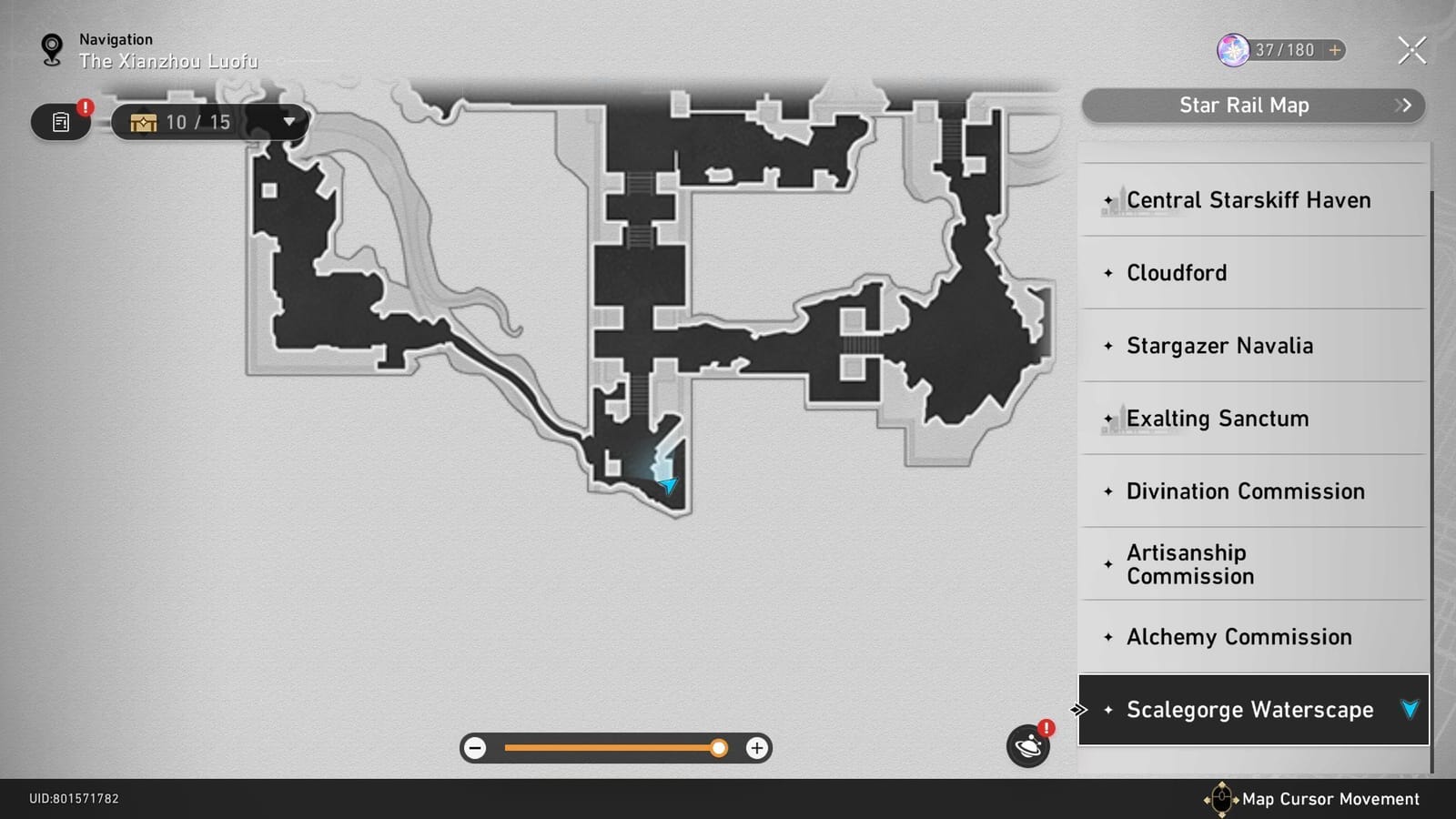
Task: Choose the Scalegorge Waterscape region
Action: pos(1249,710)
